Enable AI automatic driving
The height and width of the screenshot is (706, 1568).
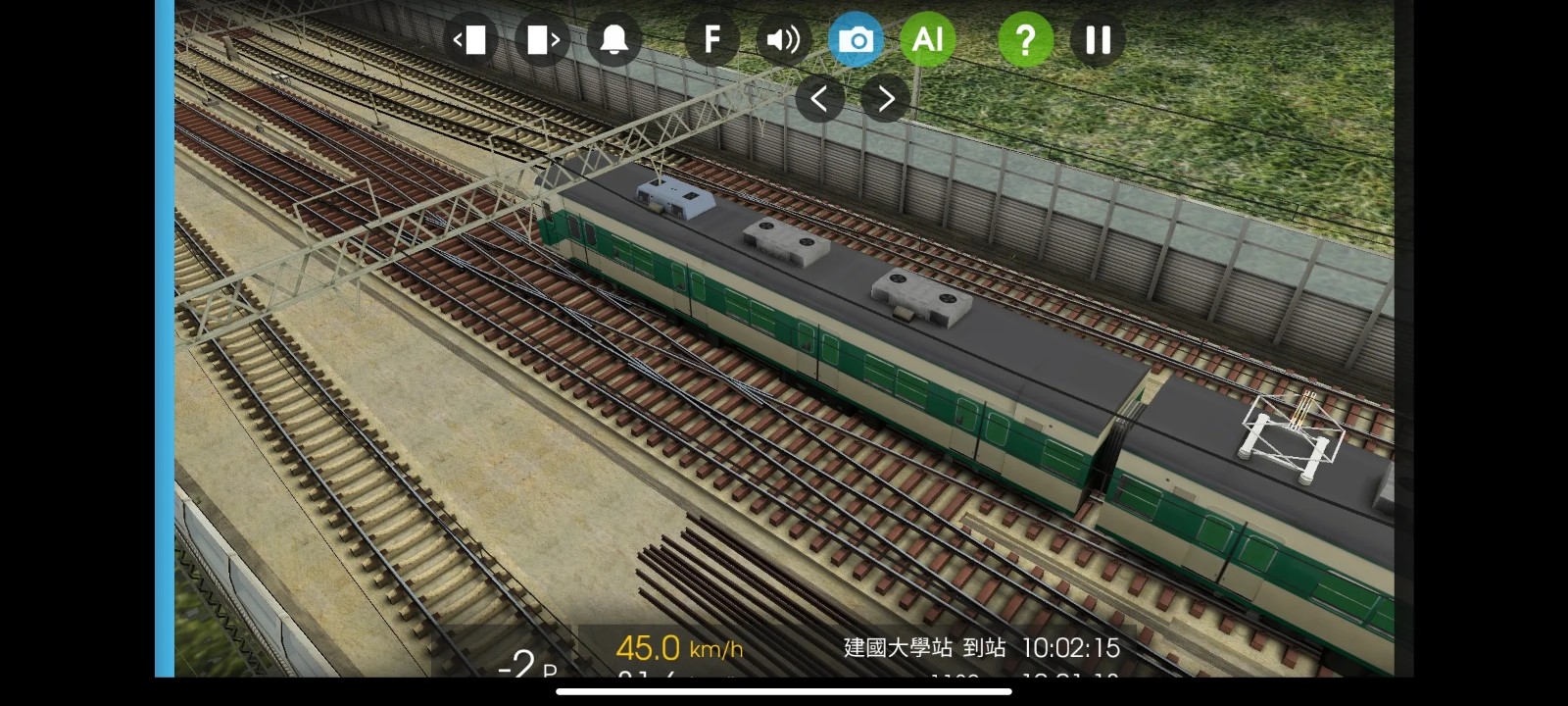pos(927,39)
